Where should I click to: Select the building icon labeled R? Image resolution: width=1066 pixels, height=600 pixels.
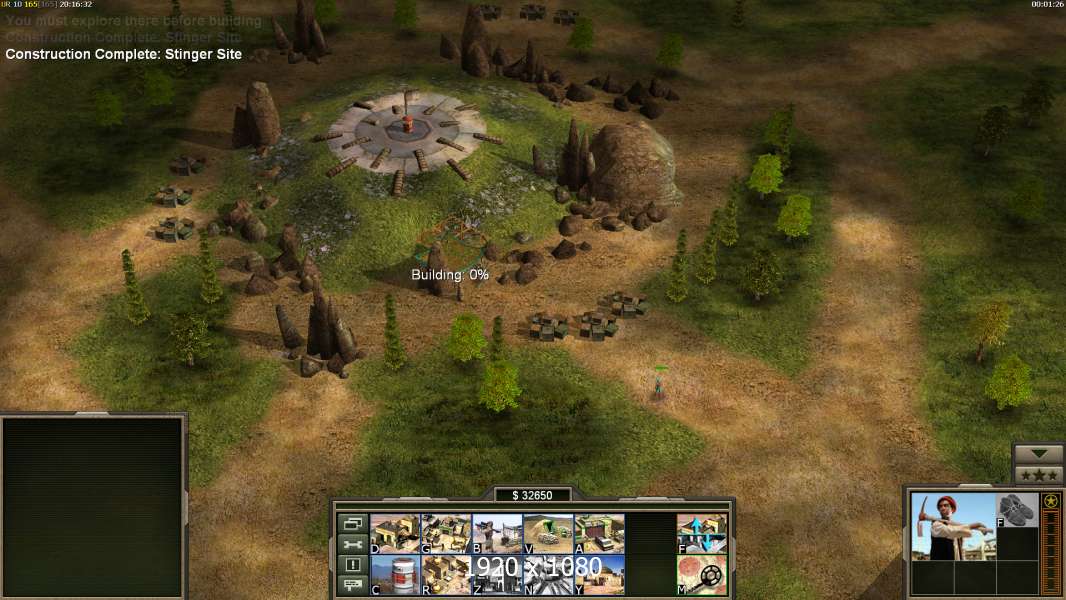446,575
